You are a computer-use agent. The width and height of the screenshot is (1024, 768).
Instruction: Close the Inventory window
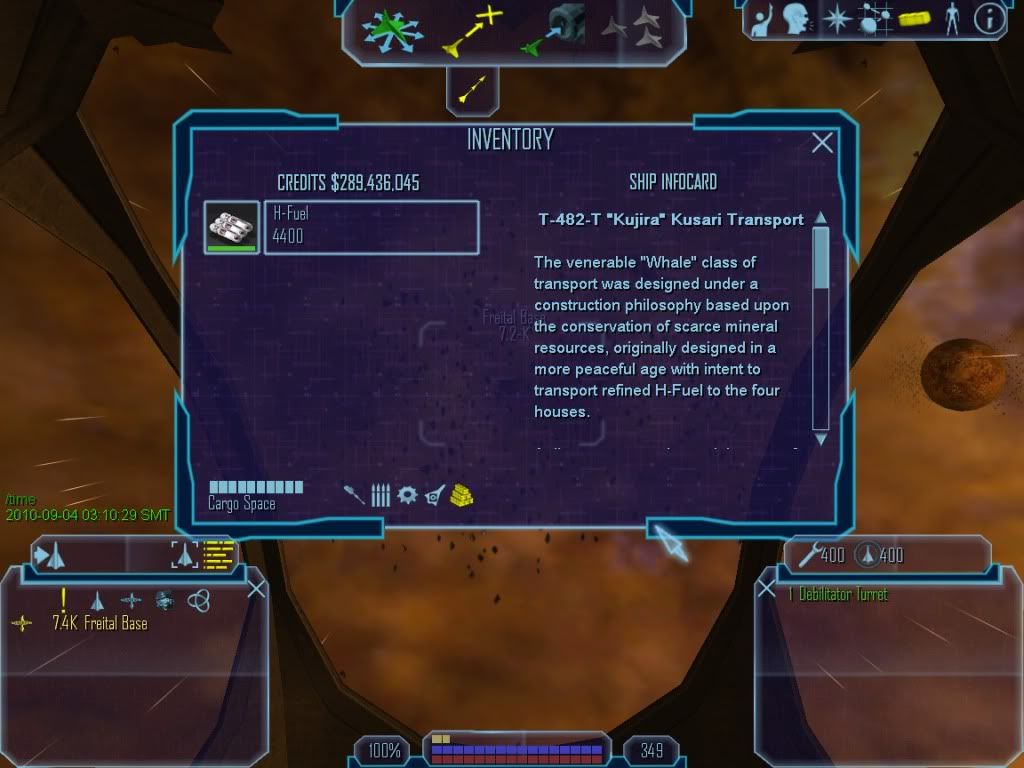[822, 143]
